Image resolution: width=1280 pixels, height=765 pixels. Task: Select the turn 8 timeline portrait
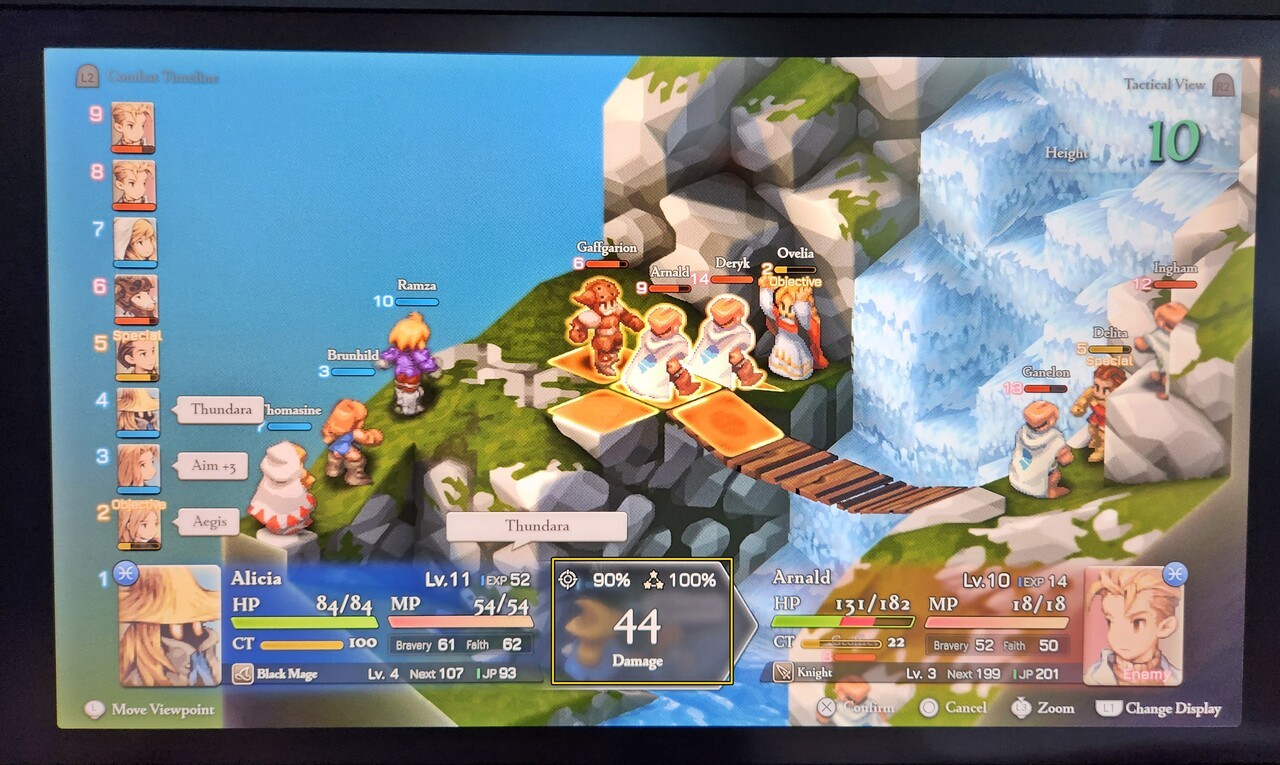[x=133, y=185]
